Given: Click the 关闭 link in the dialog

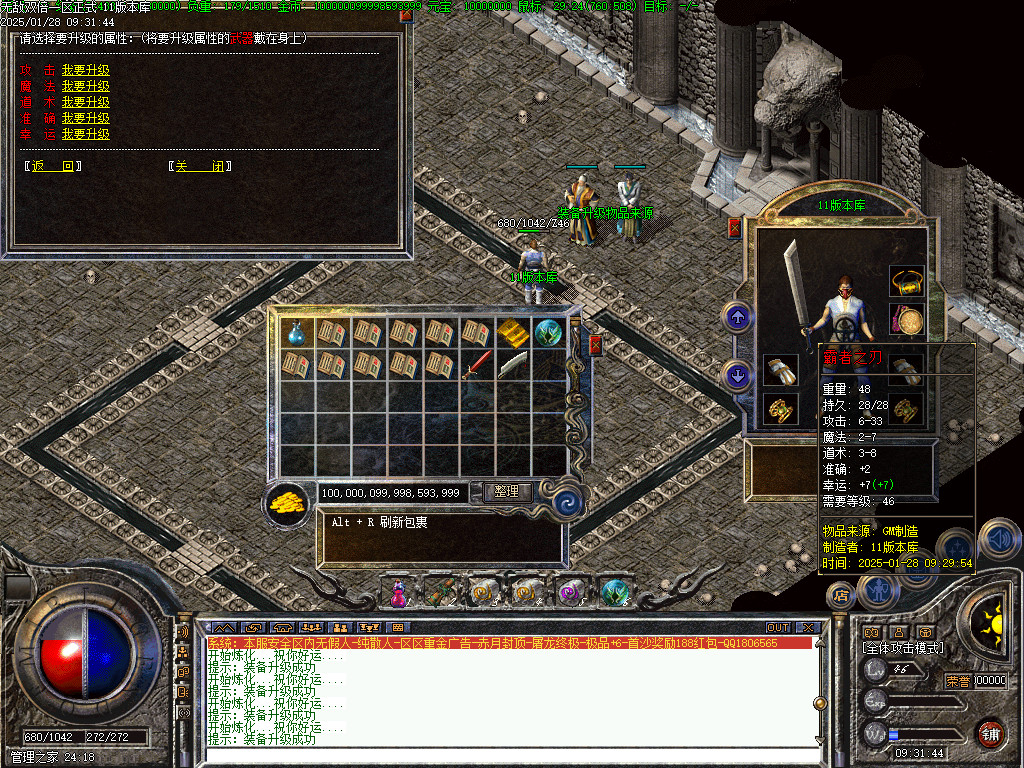Looking at the screenshot, I should [199, 166].
